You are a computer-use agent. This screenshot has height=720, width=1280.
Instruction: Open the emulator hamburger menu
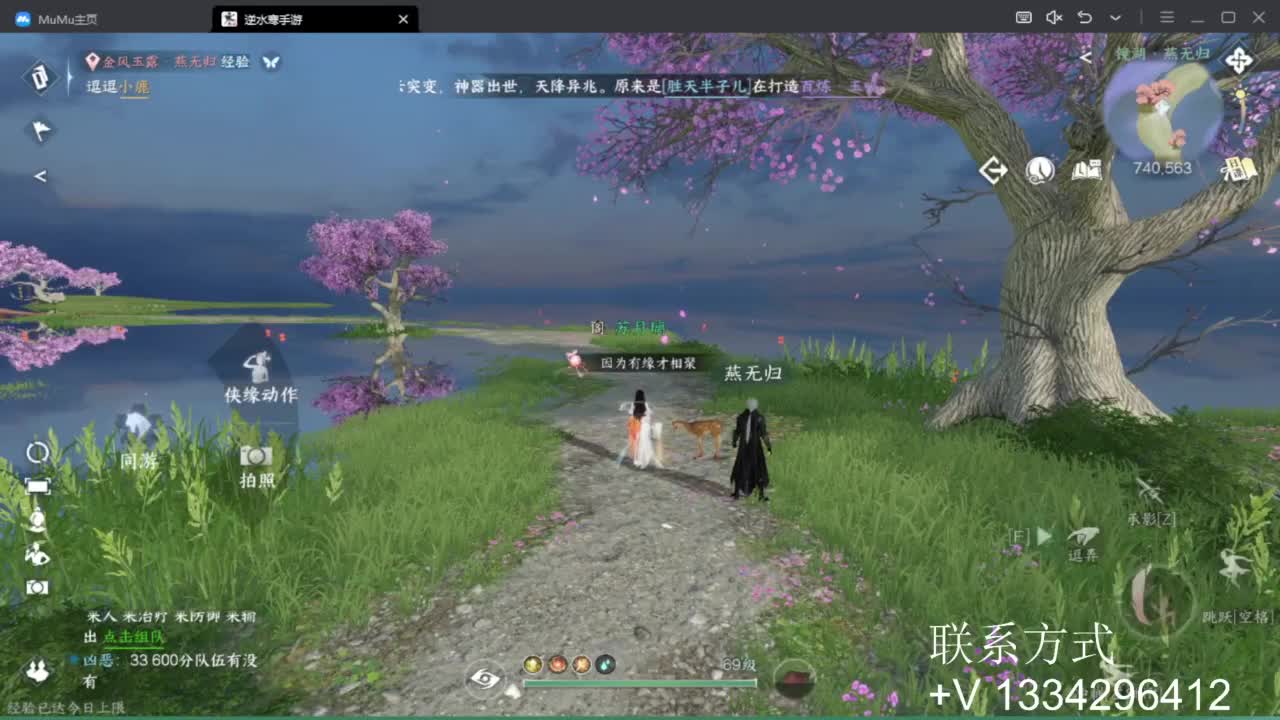(x=1166, y=18)
